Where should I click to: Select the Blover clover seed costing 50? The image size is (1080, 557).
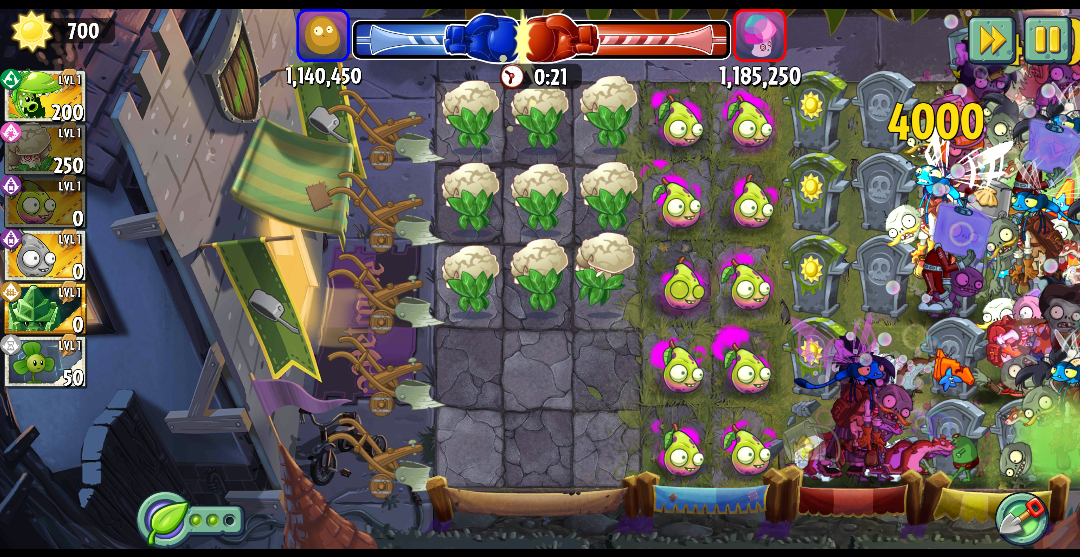[44, 362]
